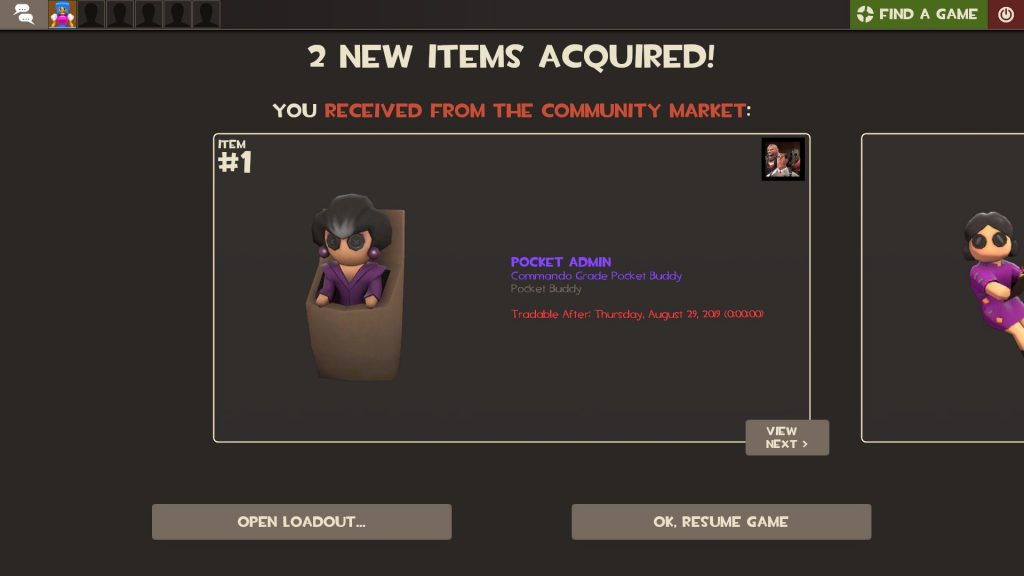Open the chat speech bubble icon
The image size is (1024, 576).
pyautogui.click(x=24, y=14)
